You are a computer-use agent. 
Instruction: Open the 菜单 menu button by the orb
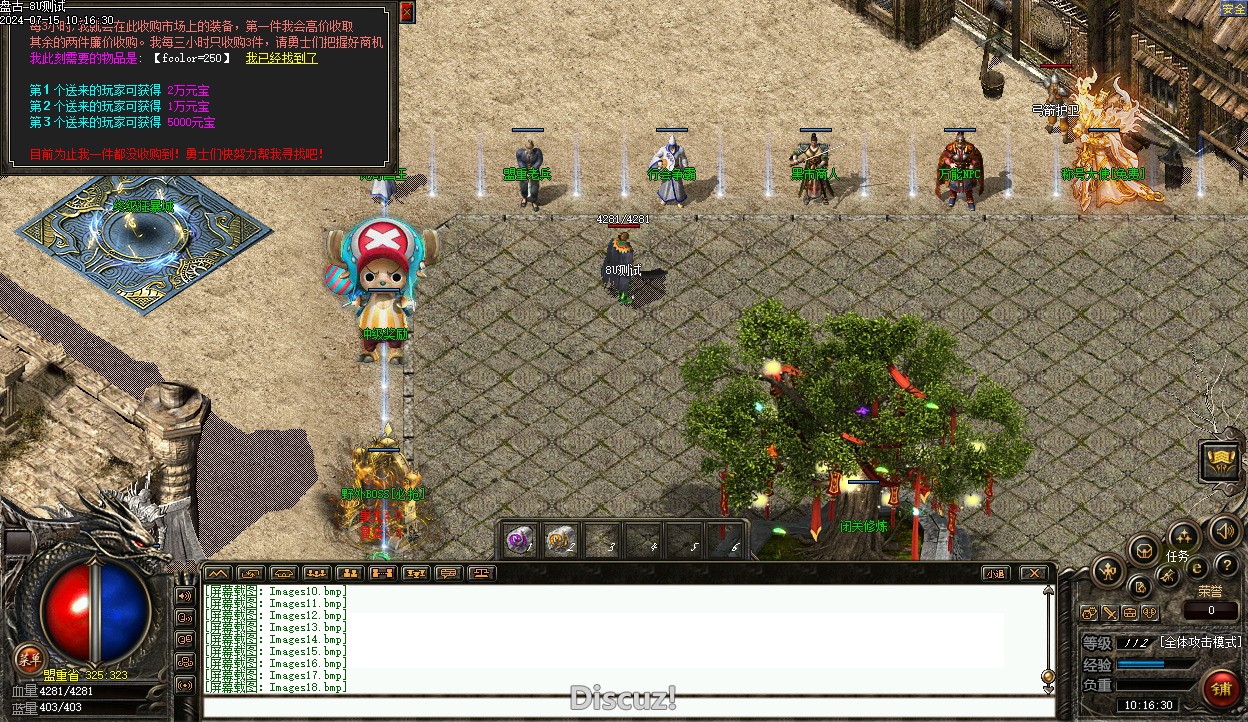coord(28,657)
